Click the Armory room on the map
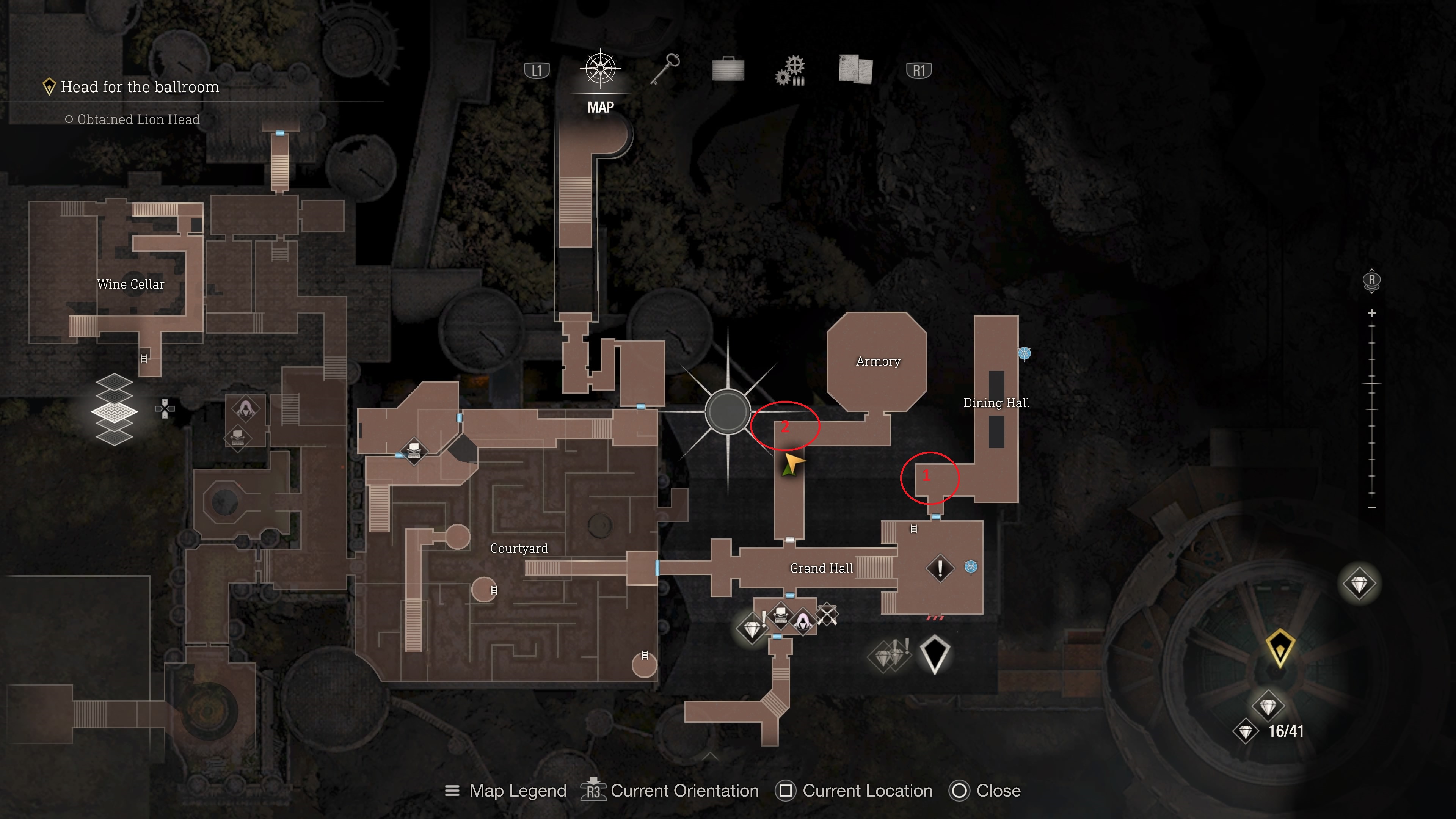 pos(877,362)
